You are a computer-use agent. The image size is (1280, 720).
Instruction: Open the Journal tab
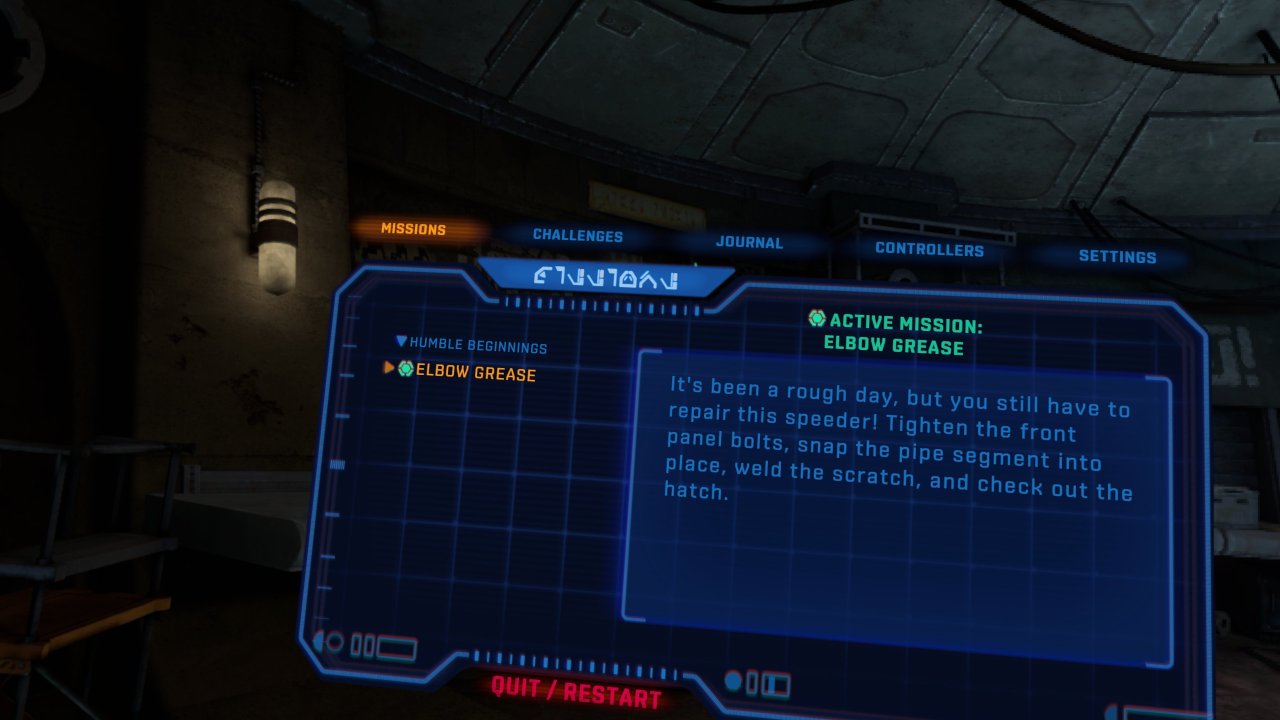coord(750,243)
